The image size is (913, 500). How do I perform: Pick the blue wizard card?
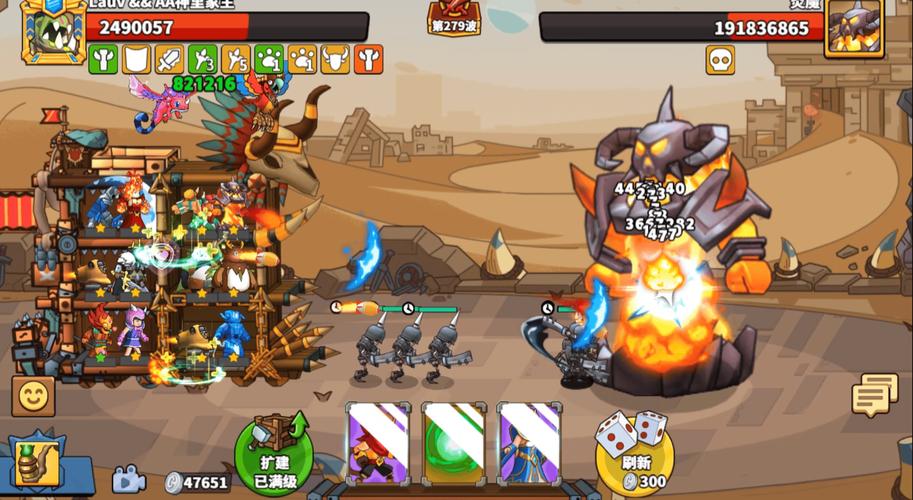(529, 441)
